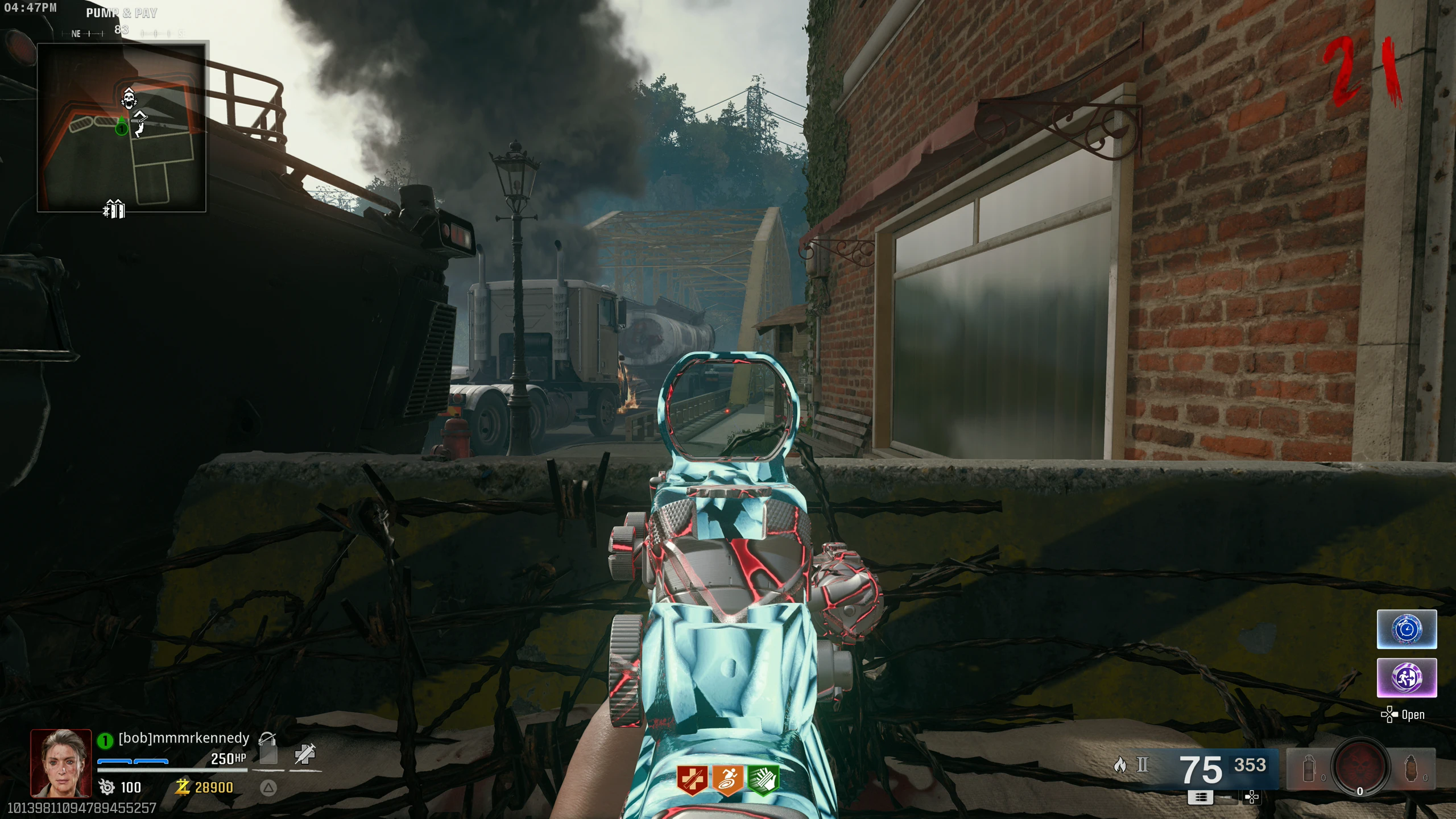The width and height of the screenshot is (1456, 819).
Task: Select the screaming skull marker on the minimap
Action: [x=129, y=98]
